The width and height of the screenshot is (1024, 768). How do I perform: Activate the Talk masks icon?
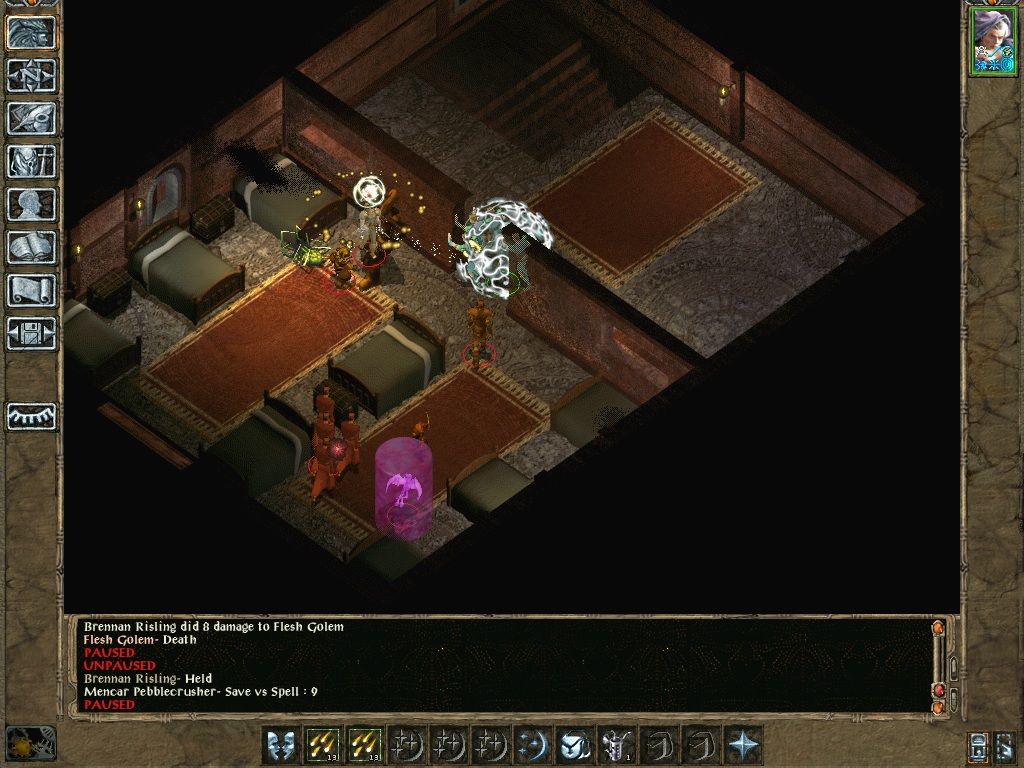[x=281, y=745]
